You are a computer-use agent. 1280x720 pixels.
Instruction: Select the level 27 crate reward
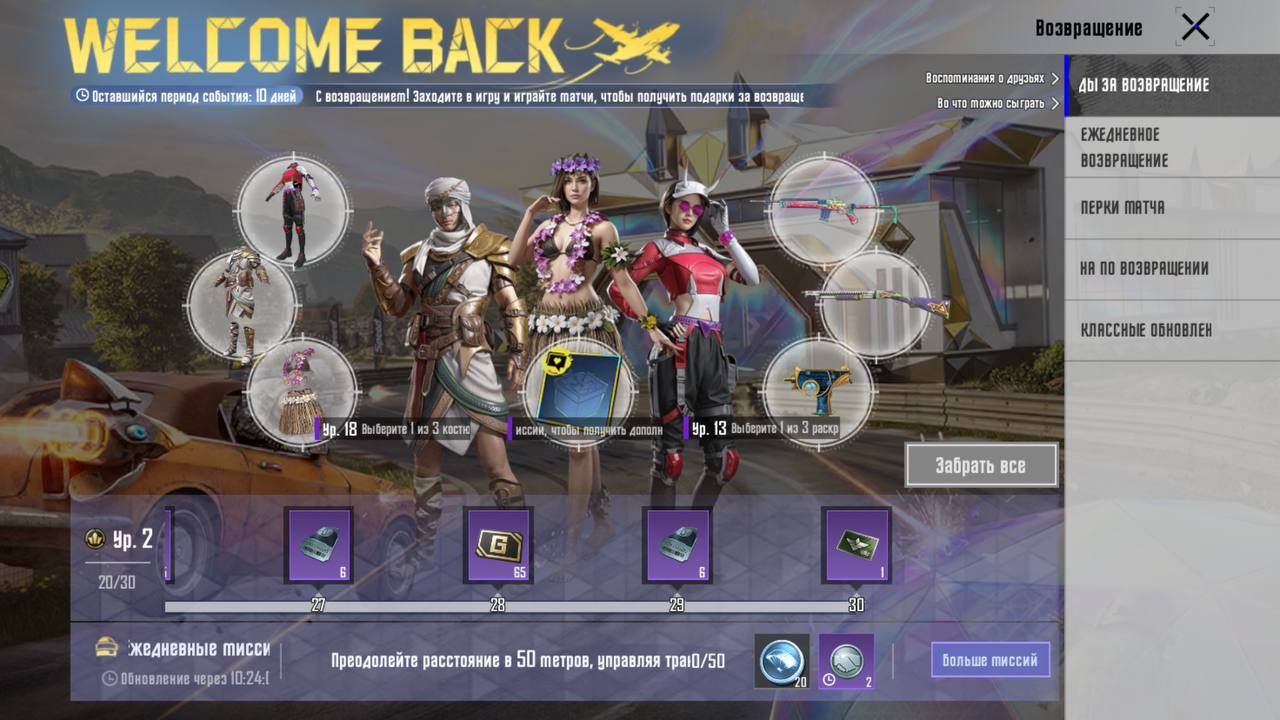pos(318,545)
